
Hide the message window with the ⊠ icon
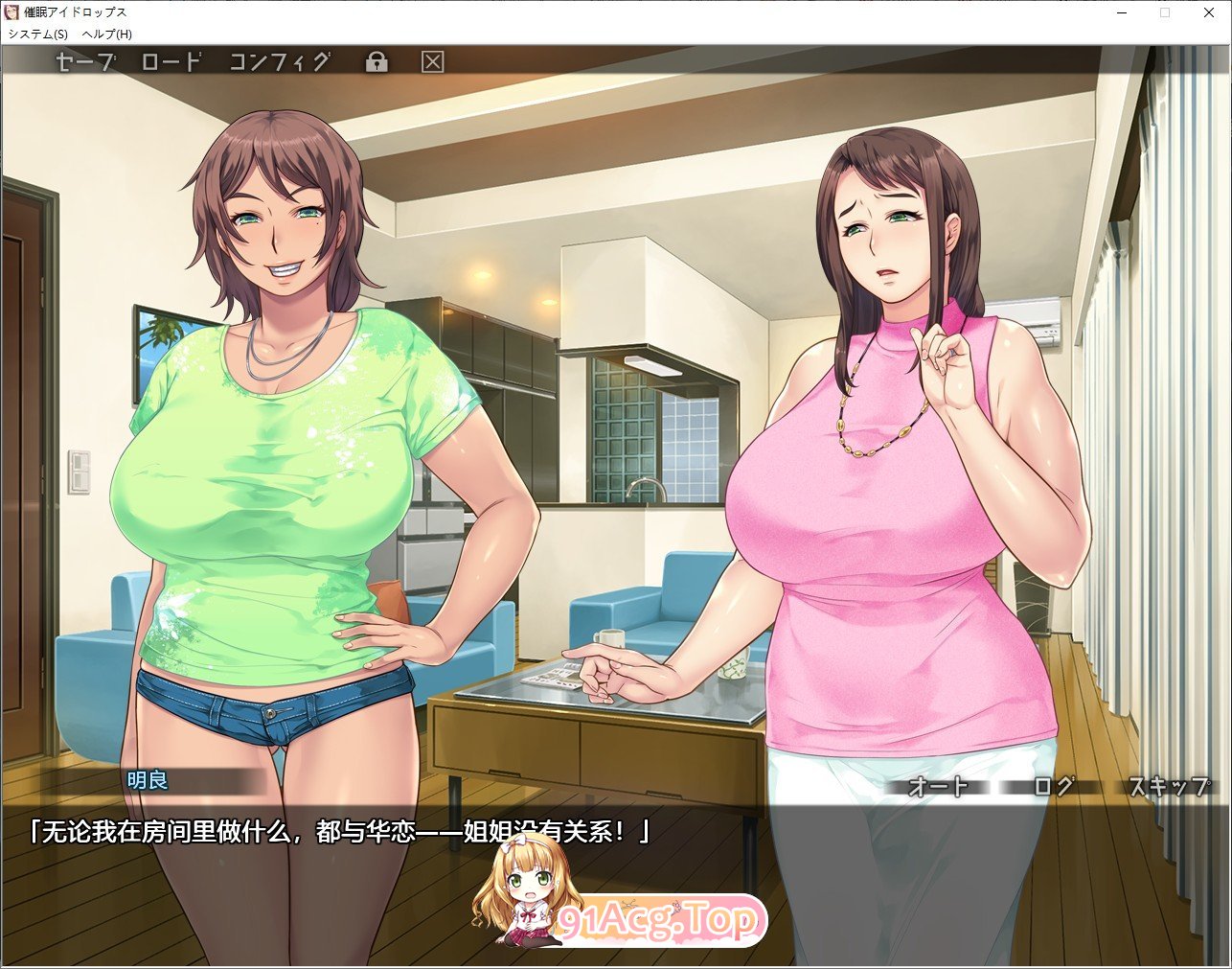click(x=433, y=60)
